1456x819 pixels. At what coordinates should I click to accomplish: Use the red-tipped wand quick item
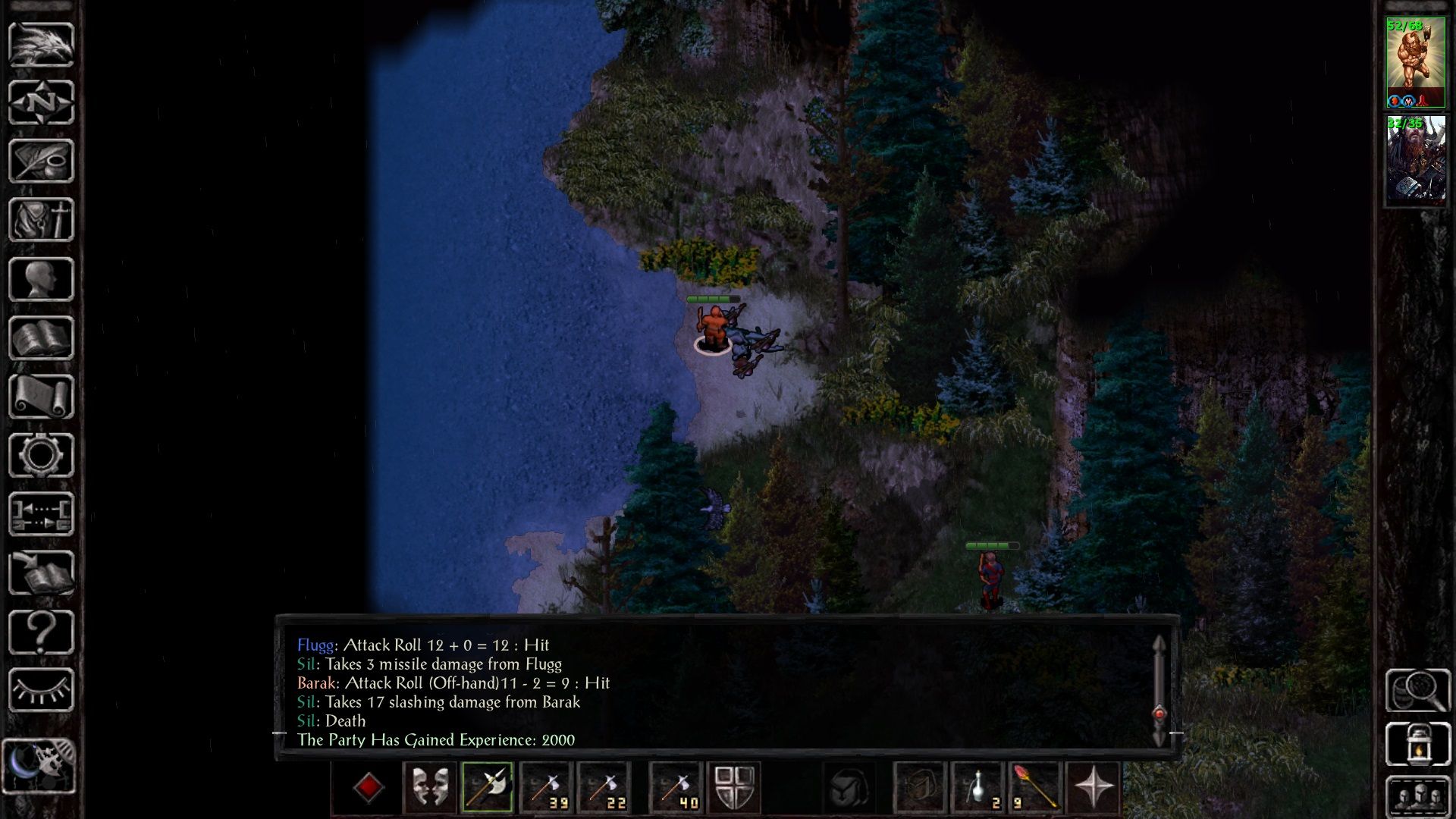[1035, 787]
